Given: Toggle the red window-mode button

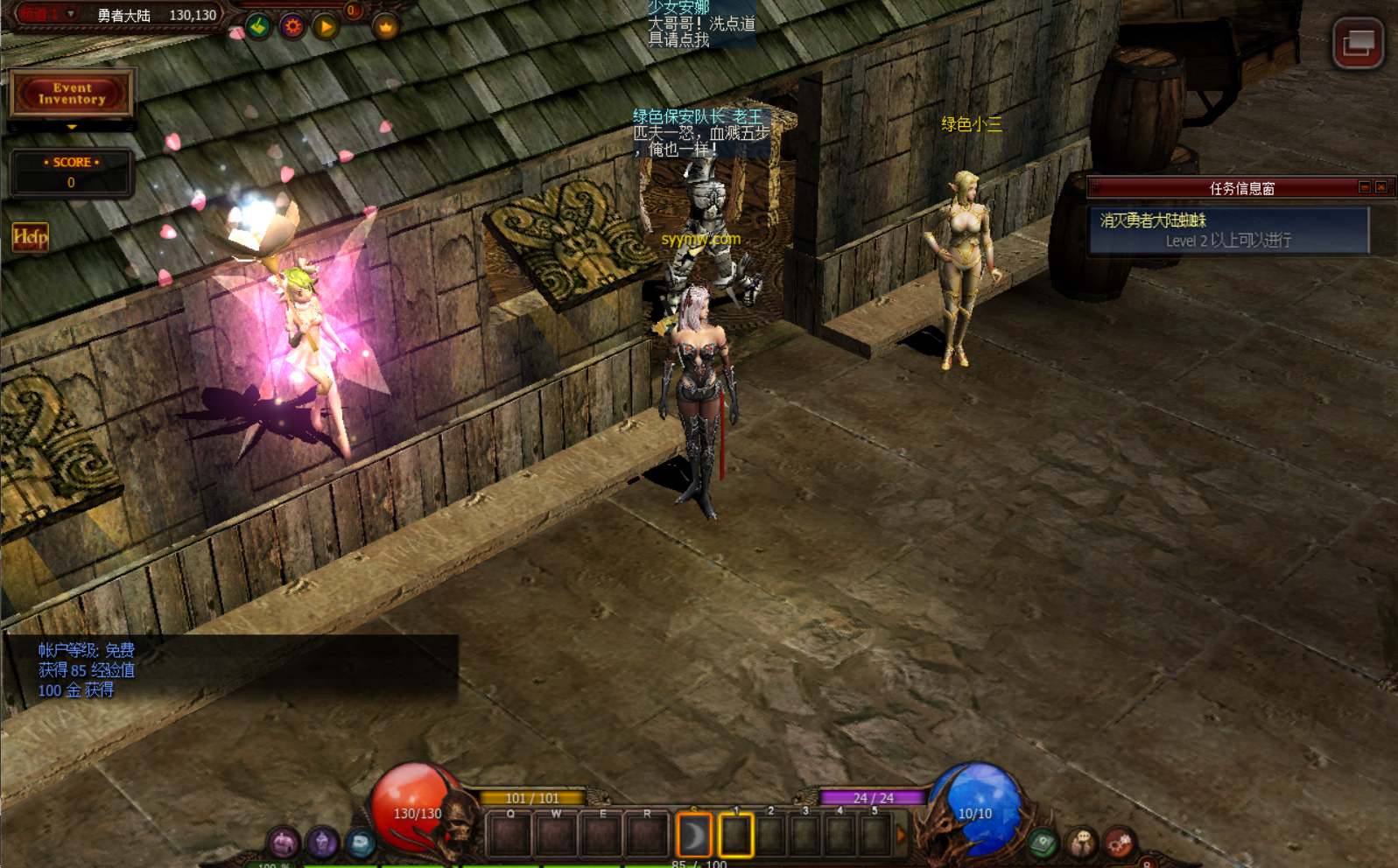Looking at the screenshot, I should [1358, 42].
